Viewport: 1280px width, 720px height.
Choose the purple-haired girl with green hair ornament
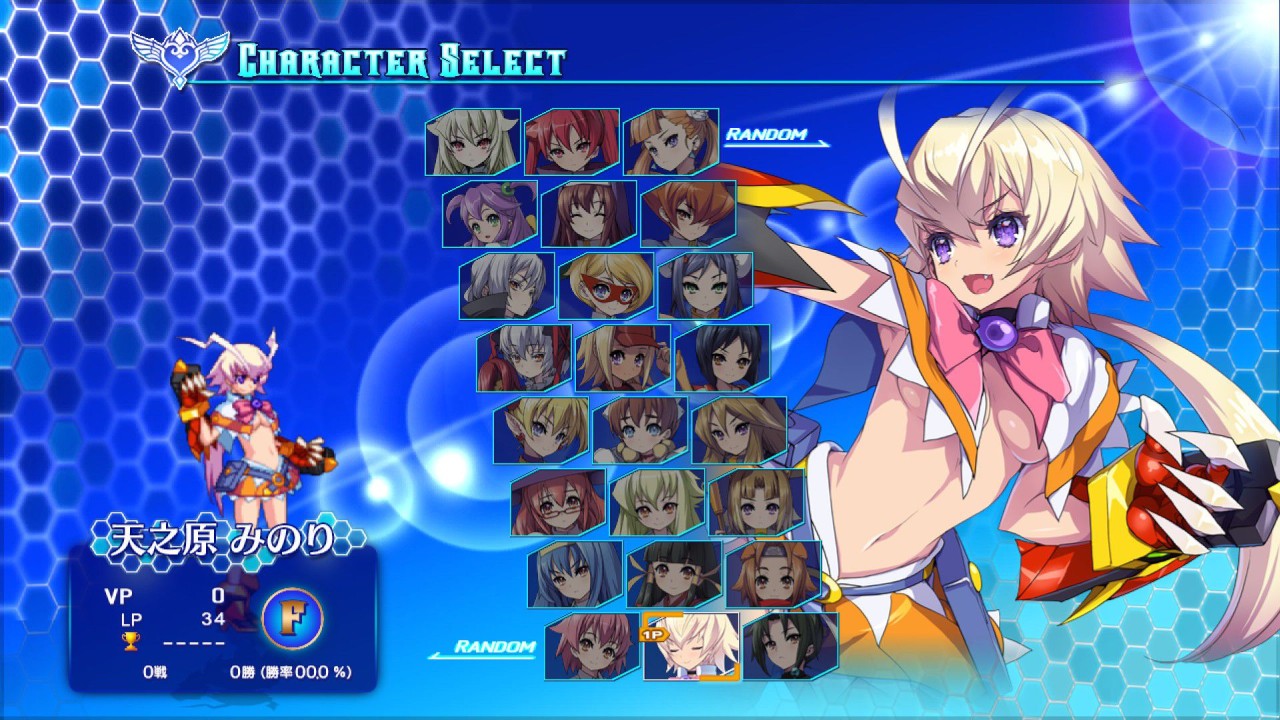[490, 214]
